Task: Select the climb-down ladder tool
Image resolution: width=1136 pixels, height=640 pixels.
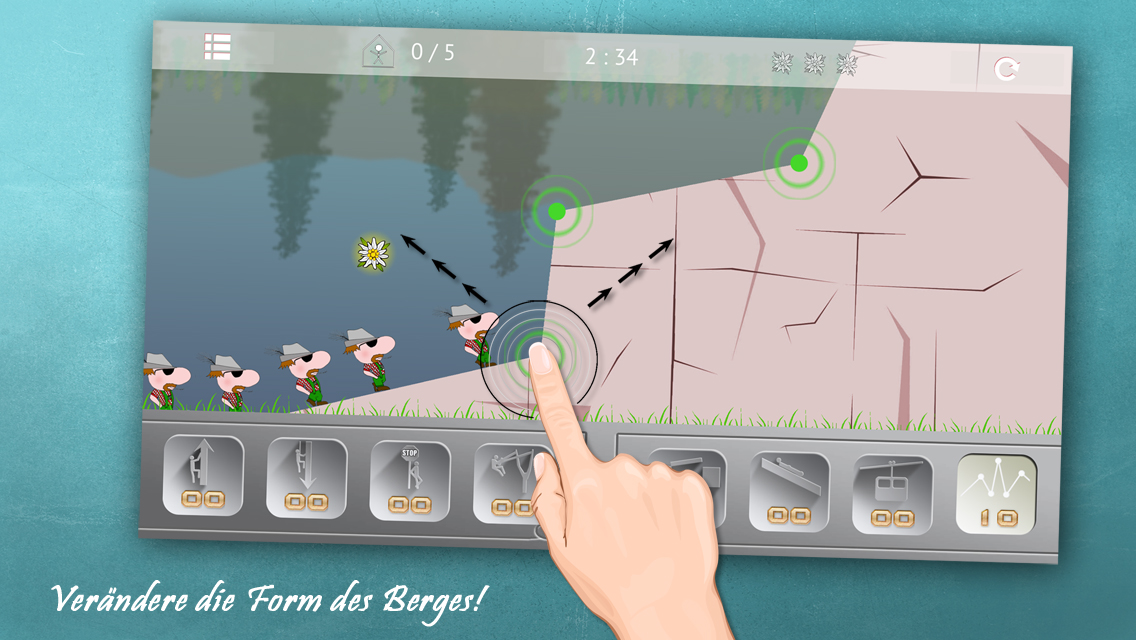Action: [x=306, y=479]
